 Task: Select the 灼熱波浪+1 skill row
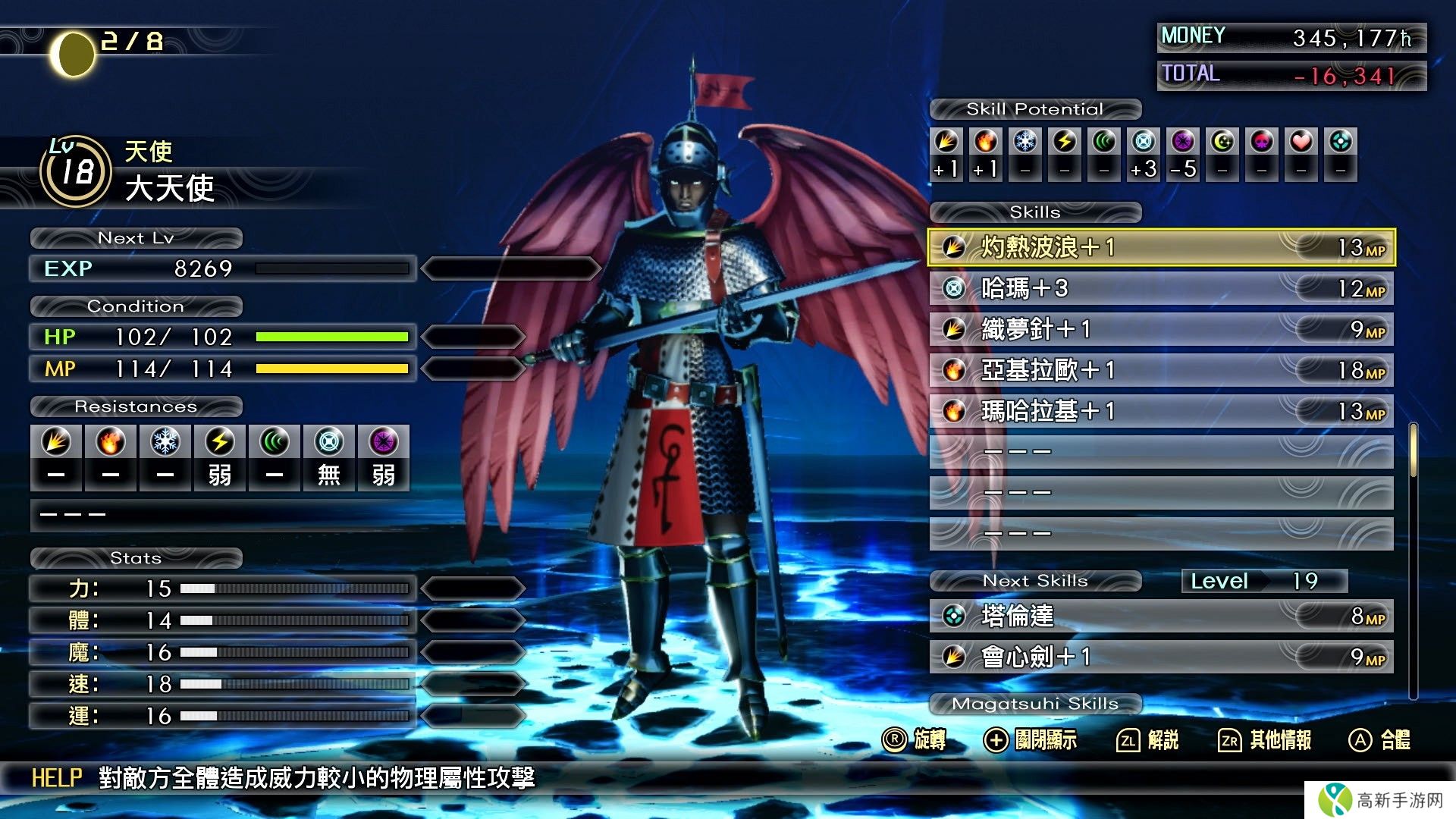[1160, 247]
